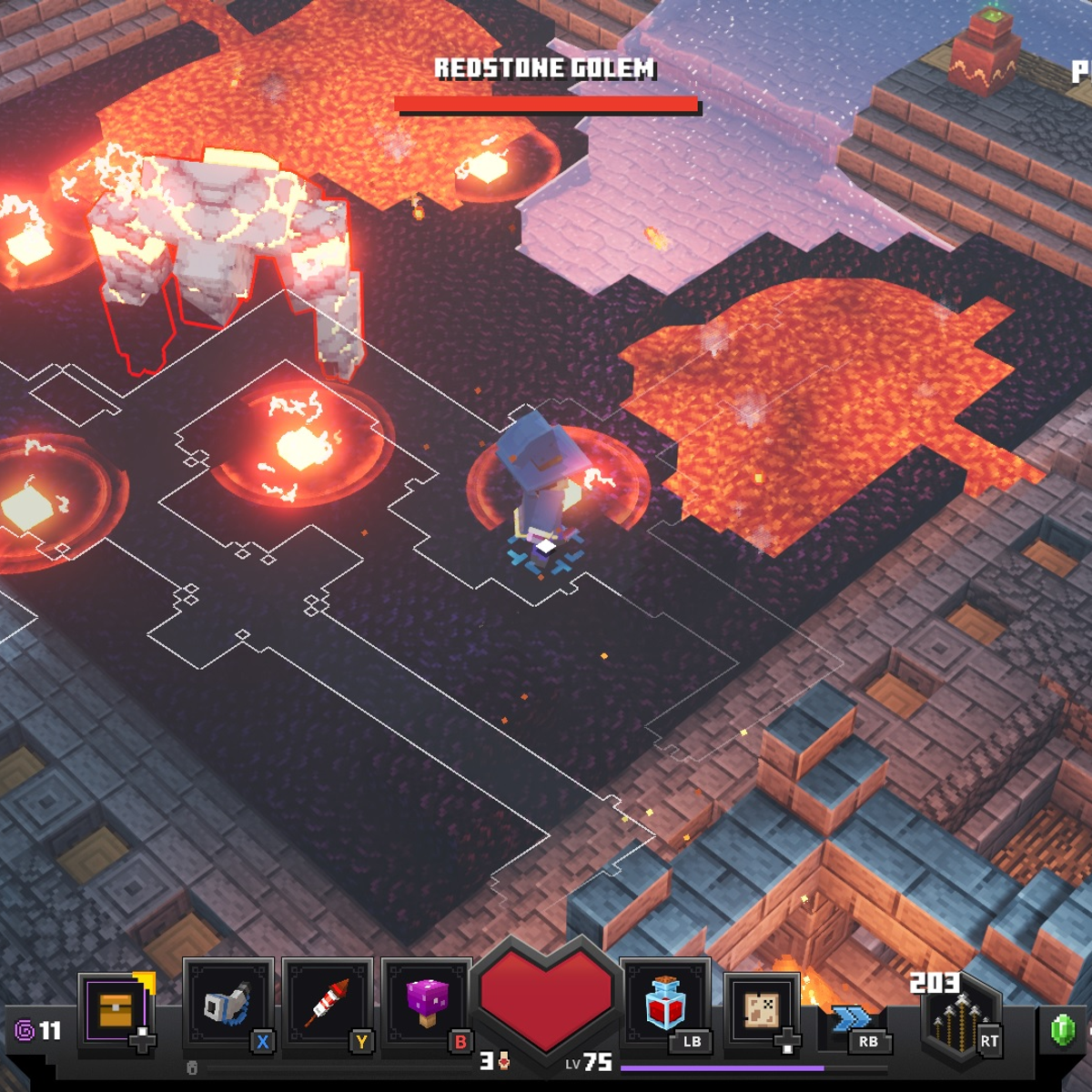The height and width of the screenshot is (1092, 1092).
Task: Fire the firework arrow artifact
Action: click(x=327, y=1004)
